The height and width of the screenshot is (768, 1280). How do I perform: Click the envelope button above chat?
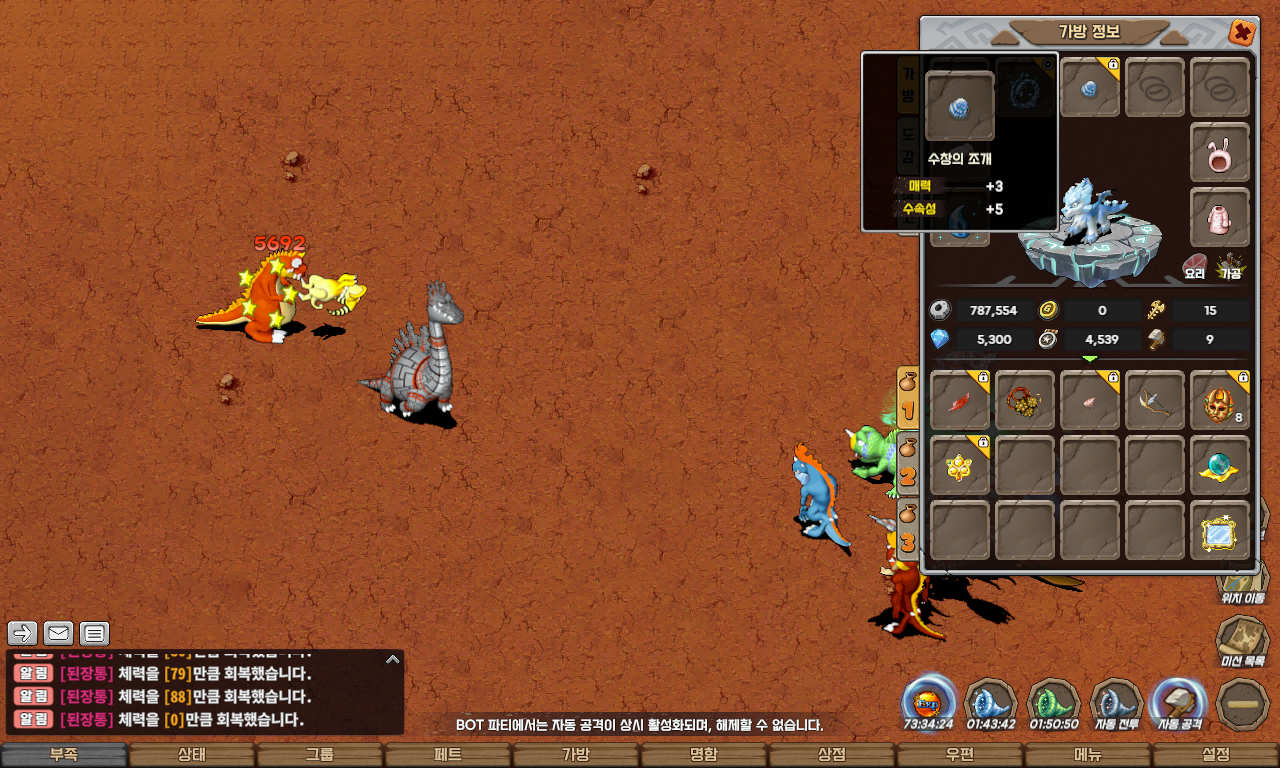tap(59, 633)
